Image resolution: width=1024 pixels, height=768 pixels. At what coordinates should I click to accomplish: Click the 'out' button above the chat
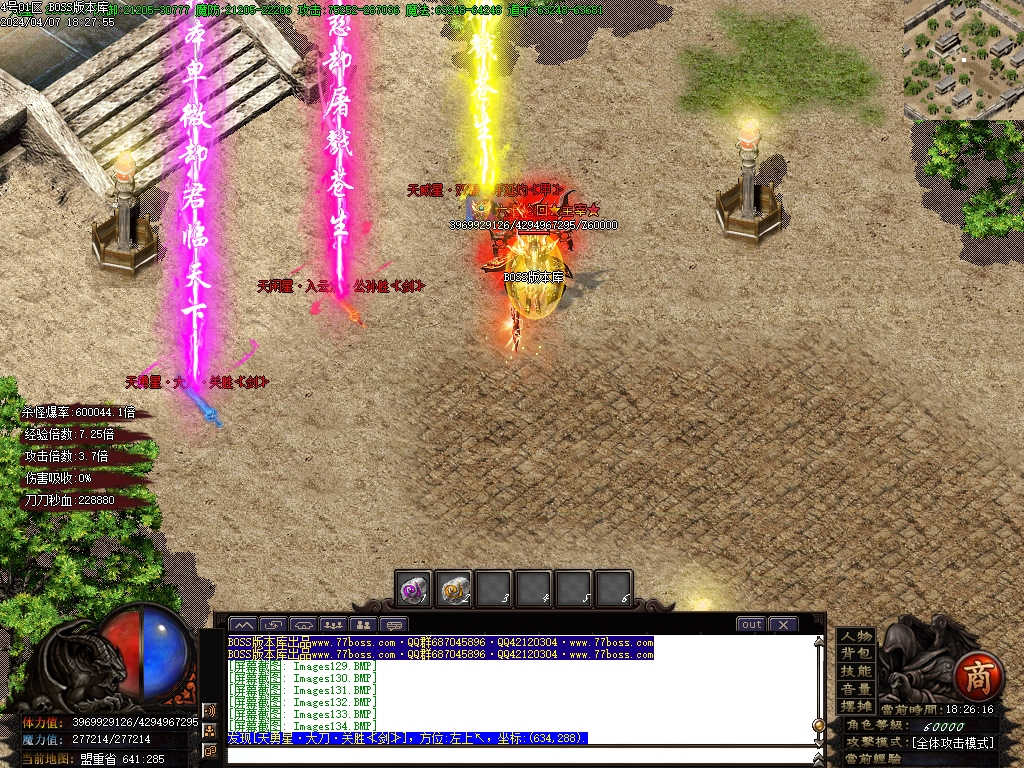click(x=751, y=625)
